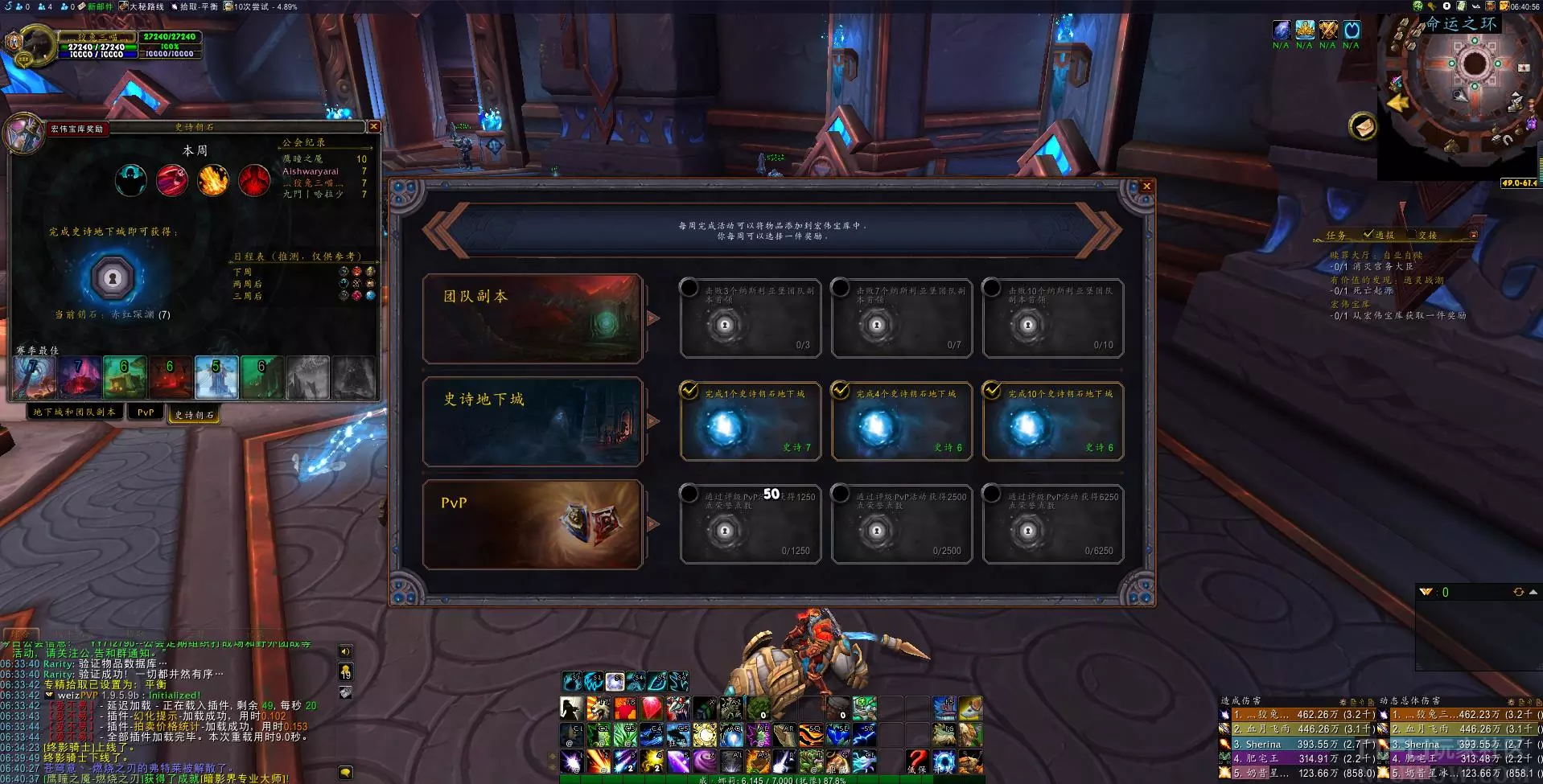The width and height of the screenshot is (1543, 784).
Task: Pick the 完成10个史诗钥石地下城 reward slot
Action: tap(1052, 421)
